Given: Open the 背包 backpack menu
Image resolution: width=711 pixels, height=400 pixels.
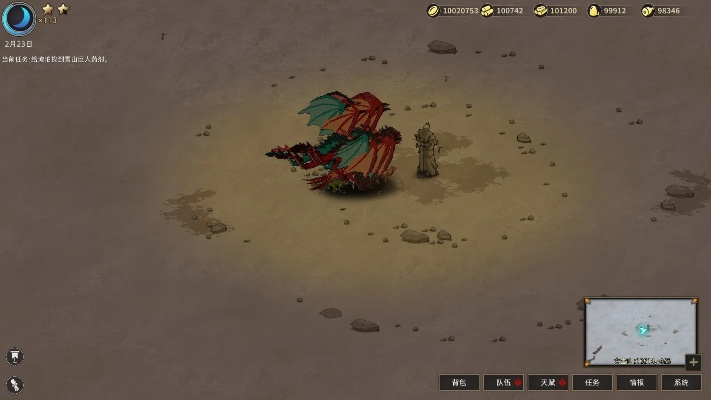Looking at the screenshot, I should pyautogui.click(x=459, y=383).
